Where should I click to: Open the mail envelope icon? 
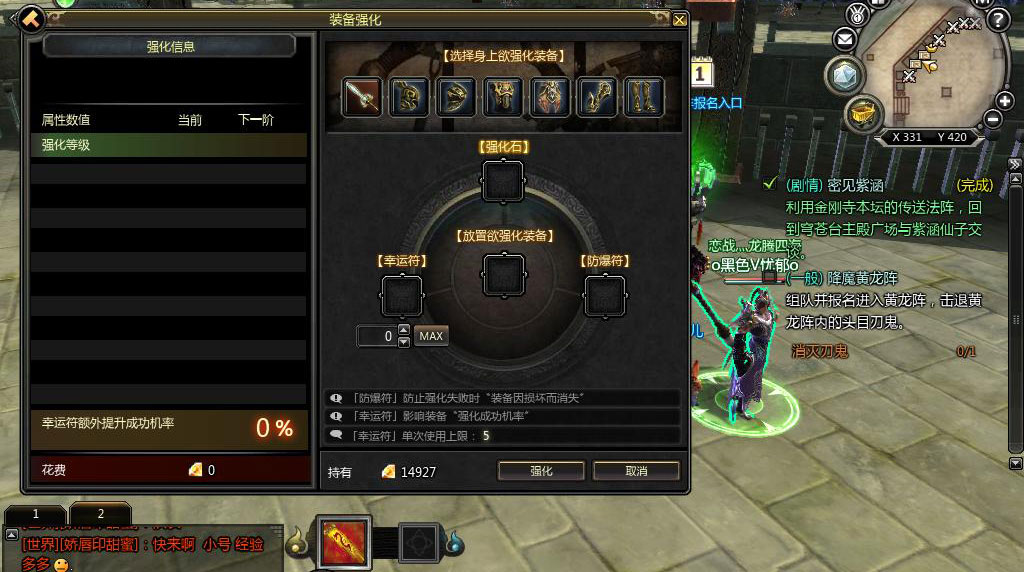[846, 40]
